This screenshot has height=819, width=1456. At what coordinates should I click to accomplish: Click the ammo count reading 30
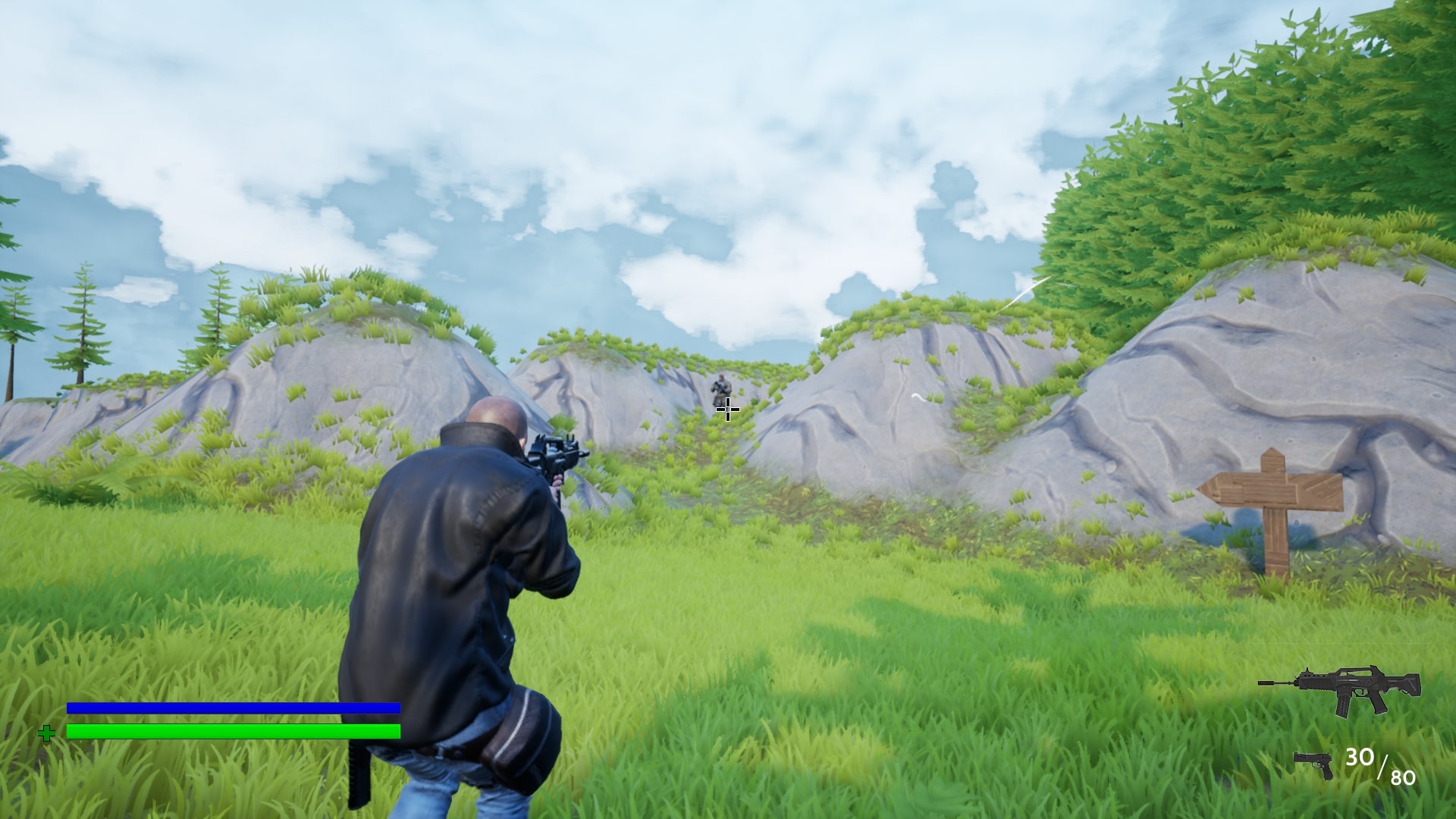click(1360, 757)
